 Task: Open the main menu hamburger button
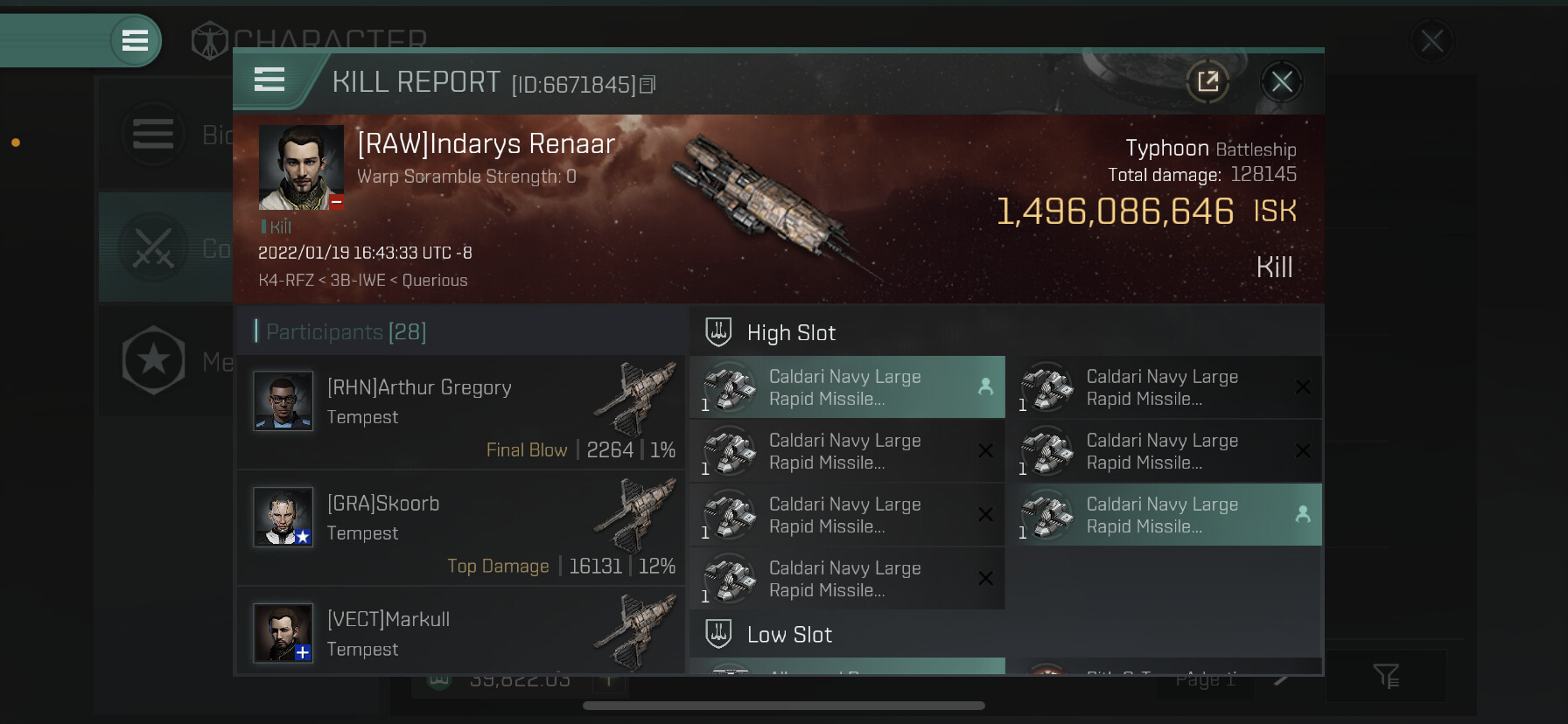[135, 40]
